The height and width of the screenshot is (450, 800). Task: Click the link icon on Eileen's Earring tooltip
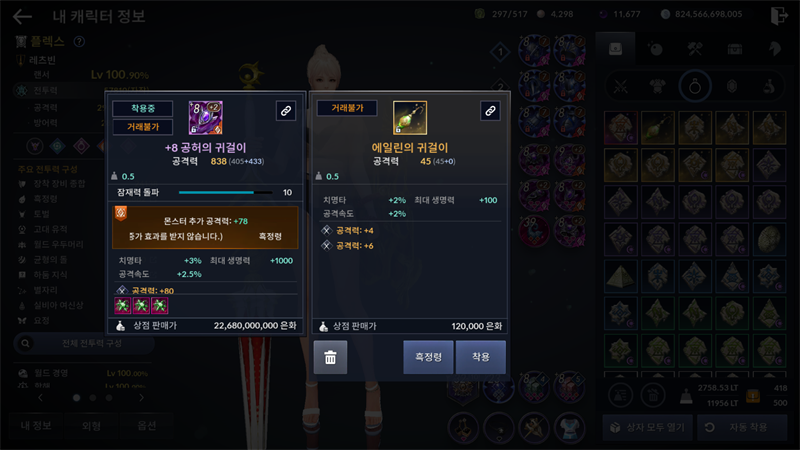(490, 111)
